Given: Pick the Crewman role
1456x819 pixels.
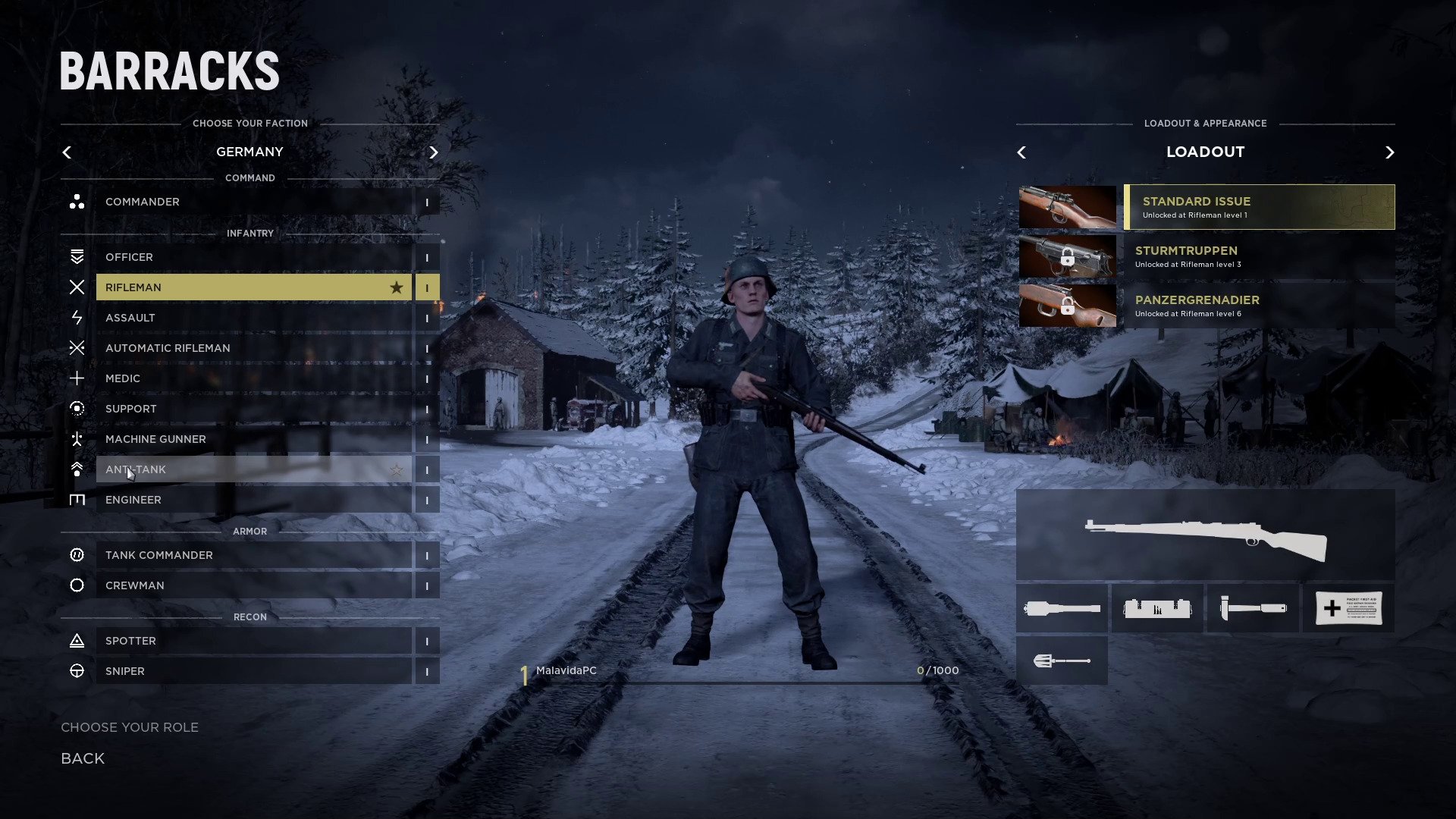Looking at the screenshot, I should click(x=253, y=585).
